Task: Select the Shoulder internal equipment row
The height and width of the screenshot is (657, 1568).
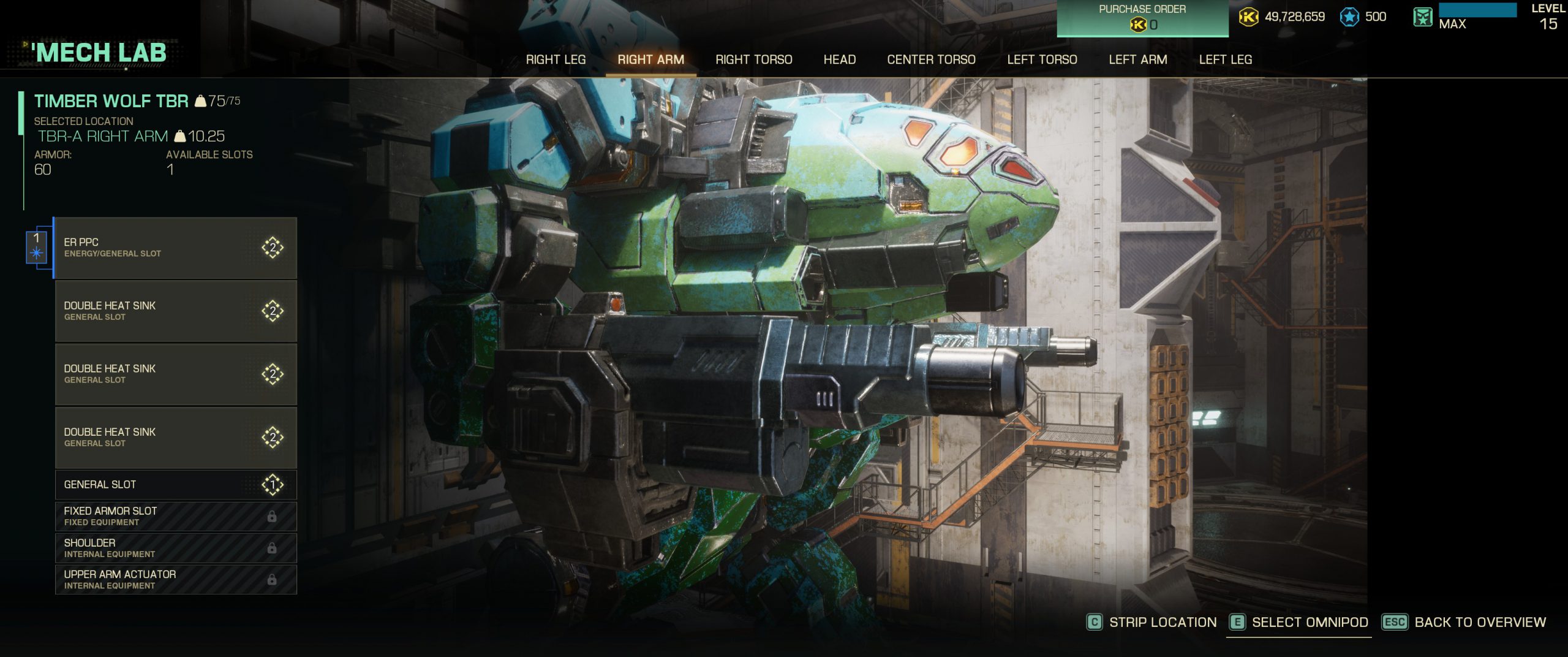Action: pyautogui.click(x=176, y=548)
